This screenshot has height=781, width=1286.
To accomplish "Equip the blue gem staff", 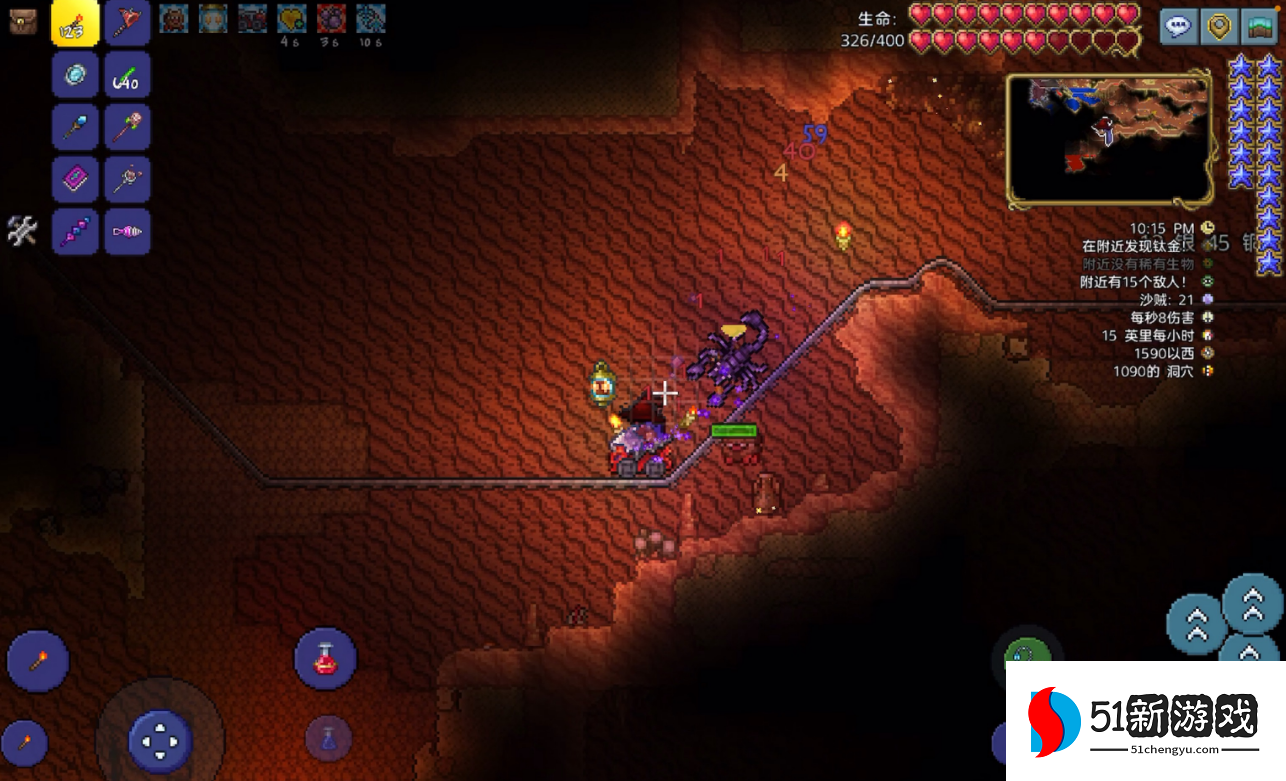I will pyautogui.click(x=76, y=127).
